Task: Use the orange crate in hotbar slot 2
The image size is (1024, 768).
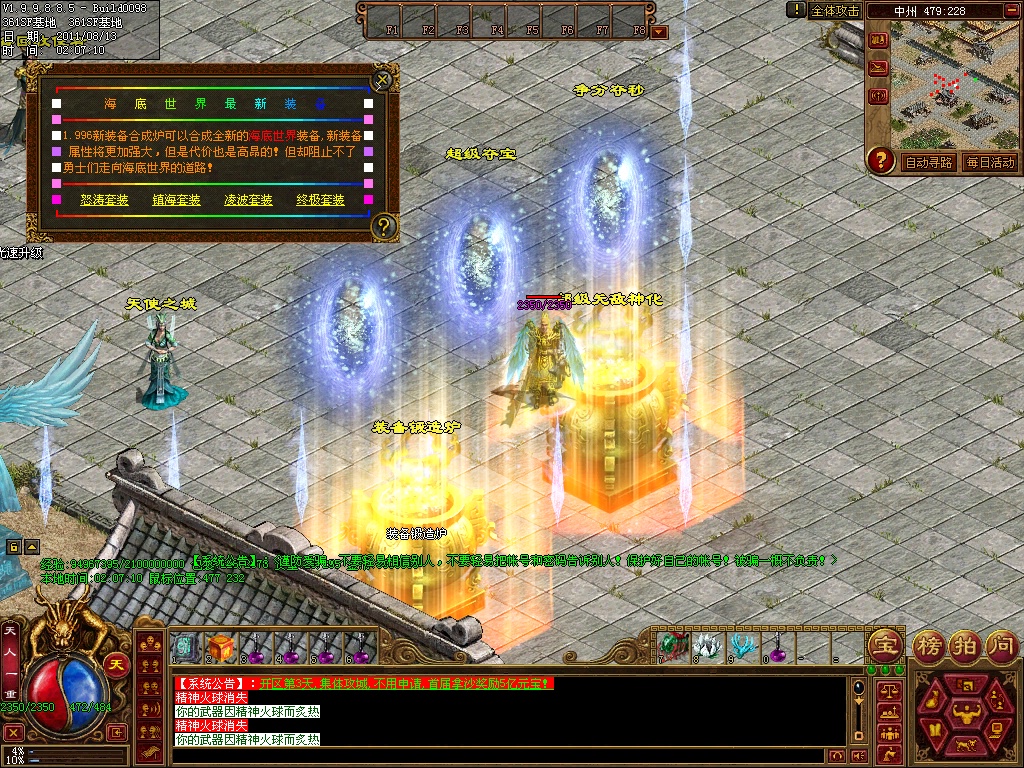Action: pyautogui.click(x=220, y=647)
